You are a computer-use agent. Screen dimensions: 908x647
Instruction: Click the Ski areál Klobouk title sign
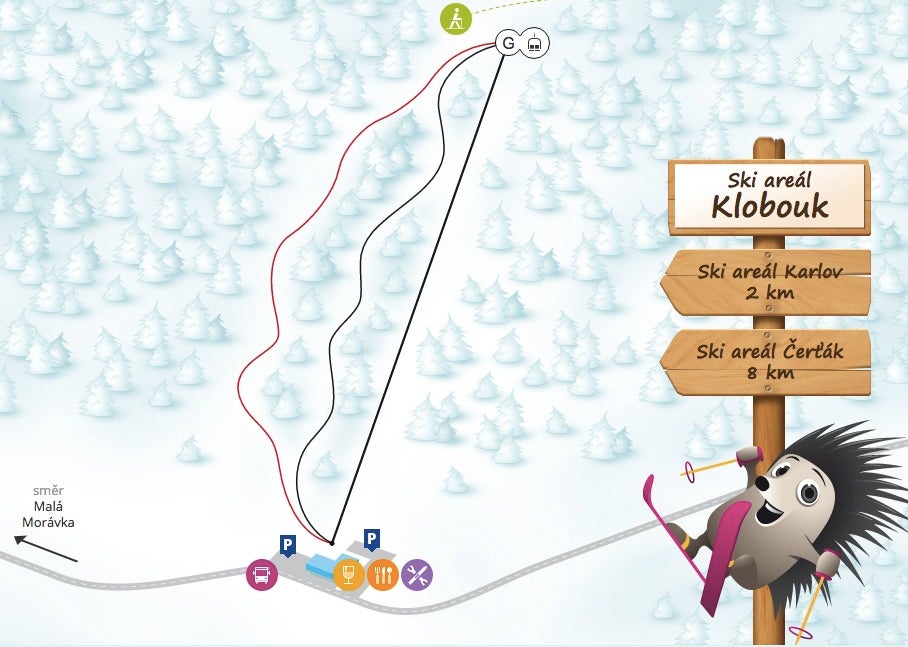(770, 196)
